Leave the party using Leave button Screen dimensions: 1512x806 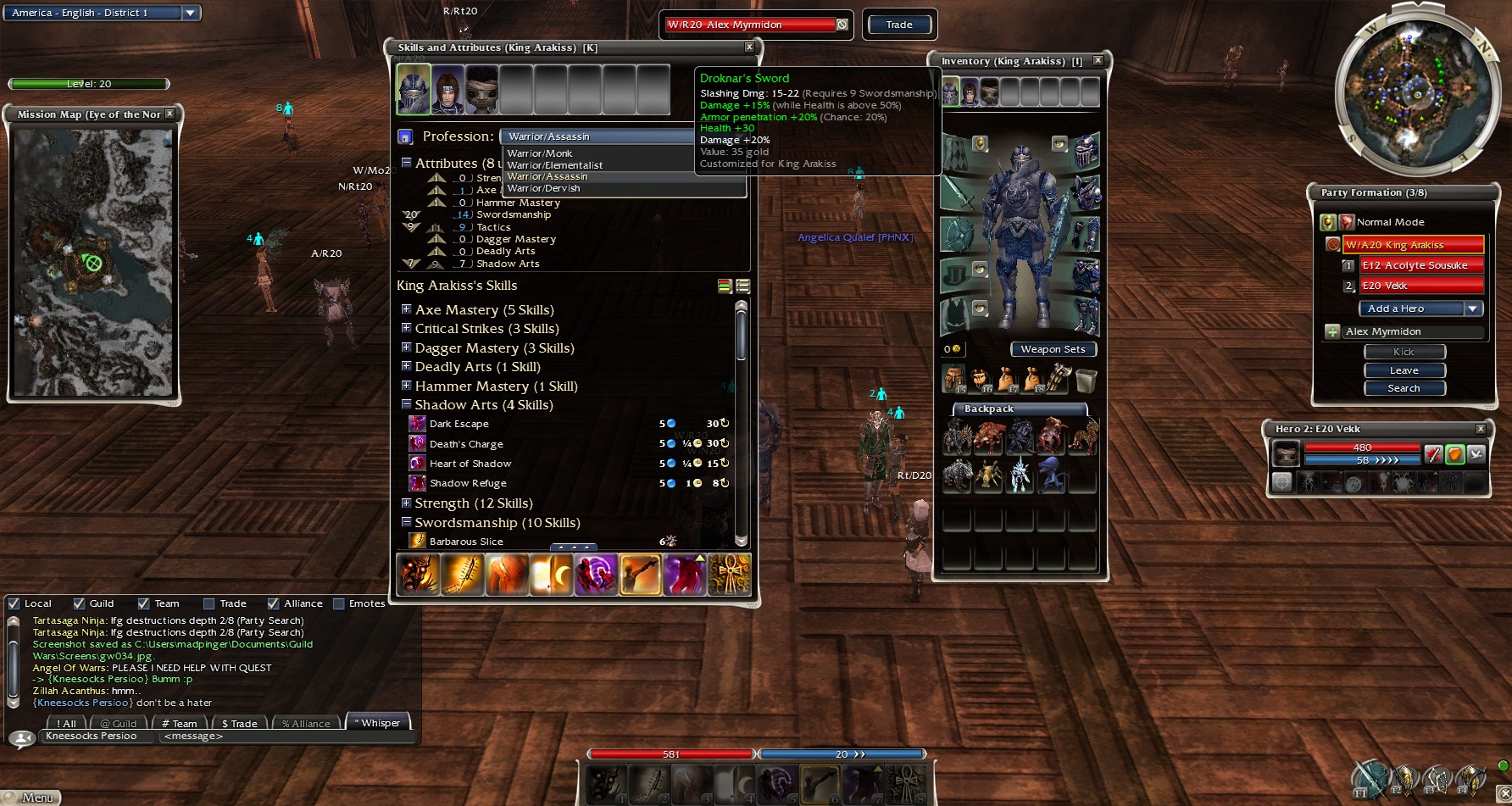click(1404, 370)
